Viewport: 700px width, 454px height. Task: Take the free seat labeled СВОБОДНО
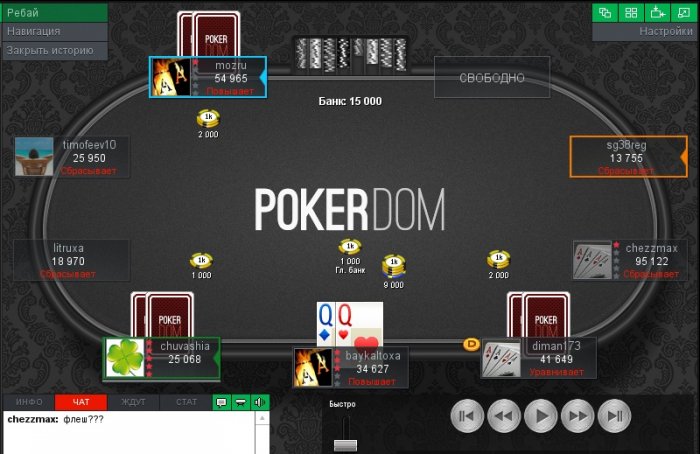pos(492,78)
